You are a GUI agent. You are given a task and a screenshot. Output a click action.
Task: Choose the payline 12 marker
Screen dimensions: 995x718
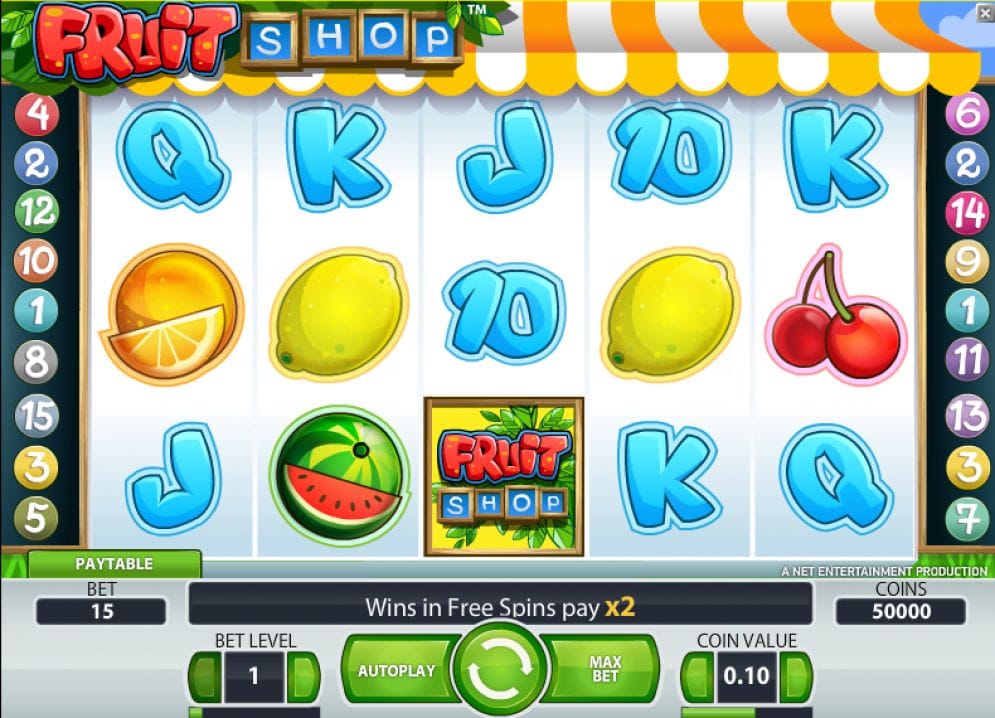(x=37, y=212)
